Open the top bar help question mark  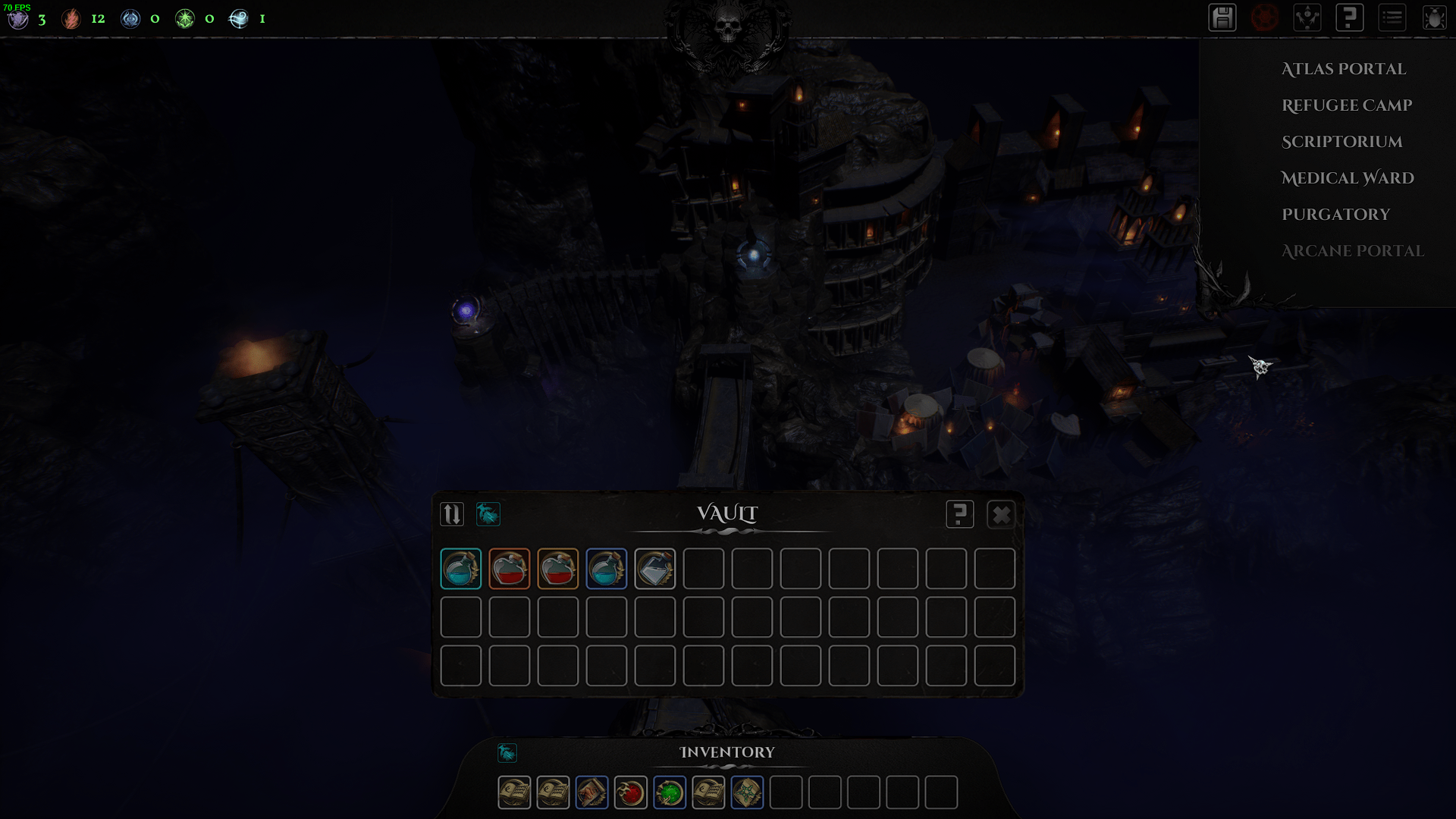pos(1350,18)
